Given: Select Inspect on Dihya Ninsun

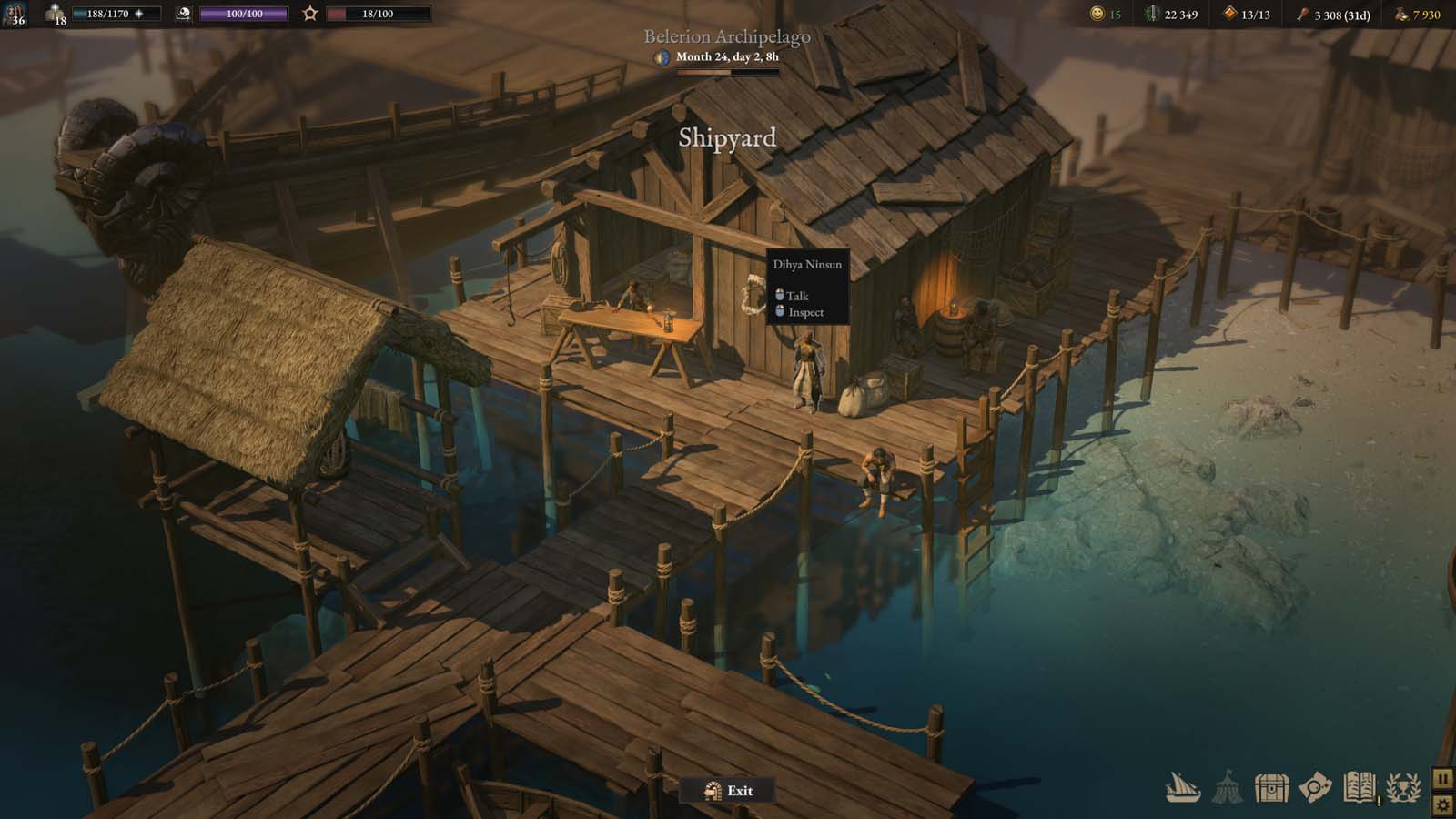Looking at the screenshot, I should coord(804,312).
